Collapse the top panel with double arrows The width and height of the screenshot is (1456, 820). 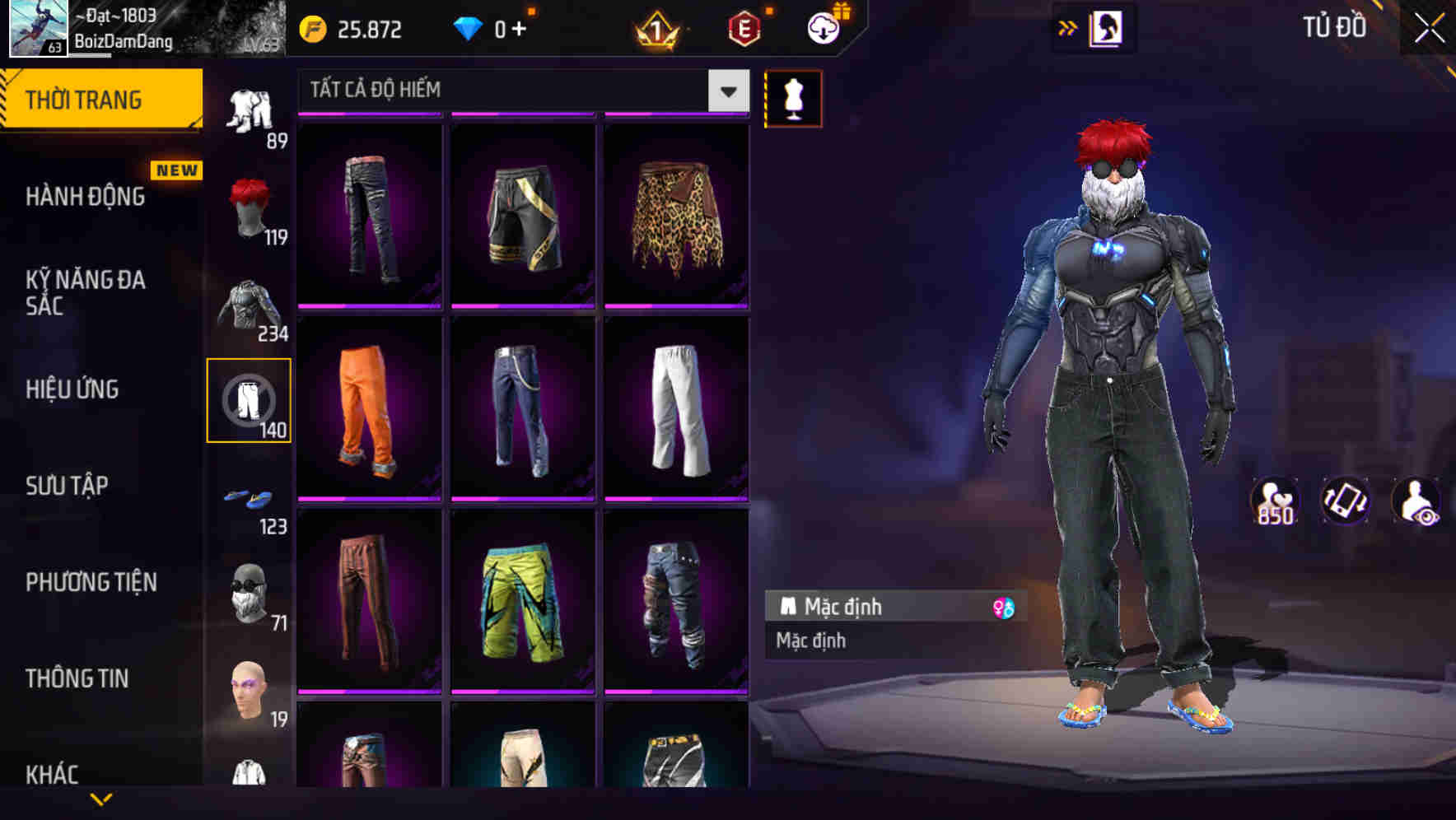coord(1068,26)
